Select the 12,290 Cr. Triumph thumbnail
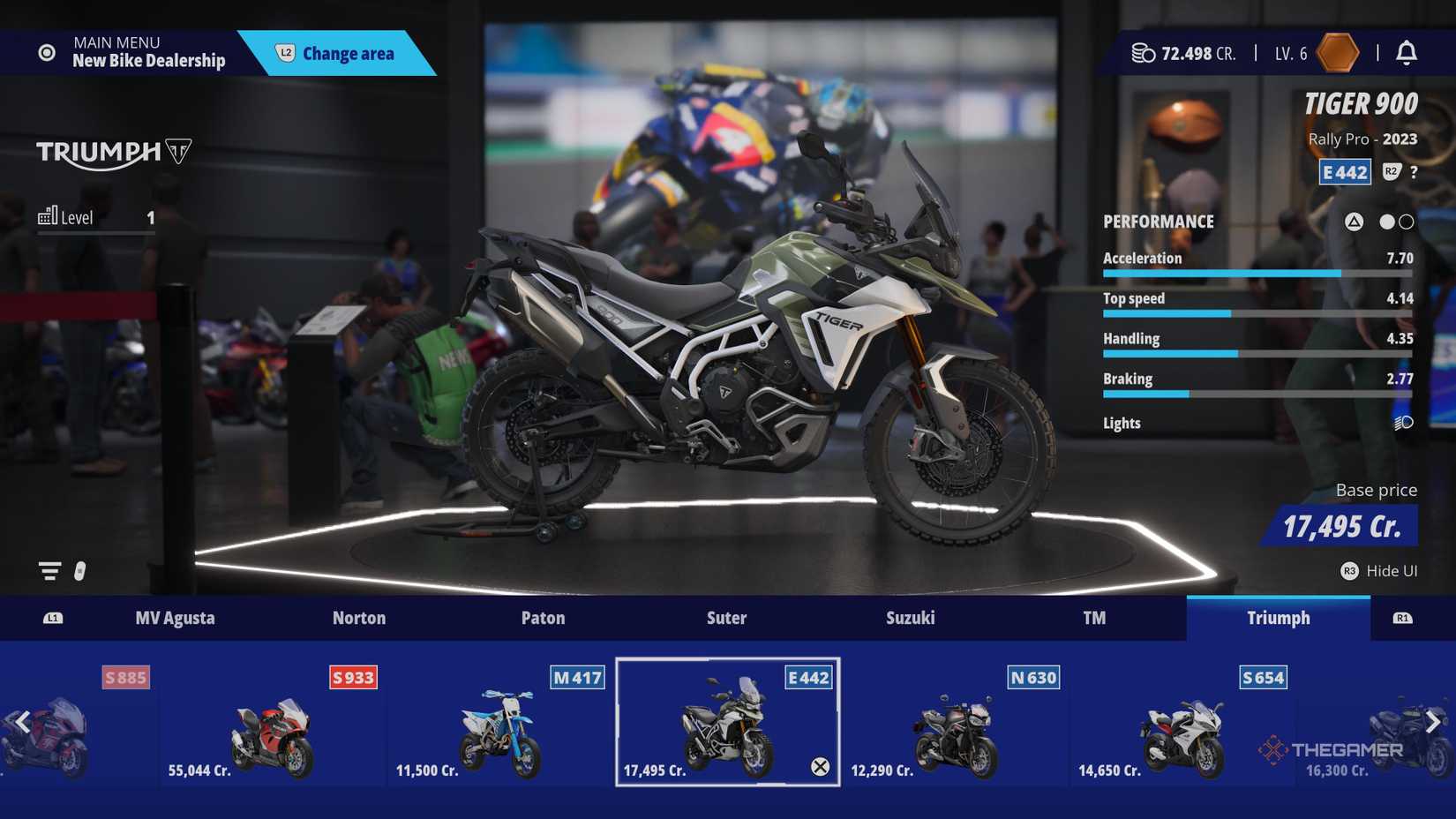Screen dimensions: 1456x819 pyautogui.click(x=956, y=724)
